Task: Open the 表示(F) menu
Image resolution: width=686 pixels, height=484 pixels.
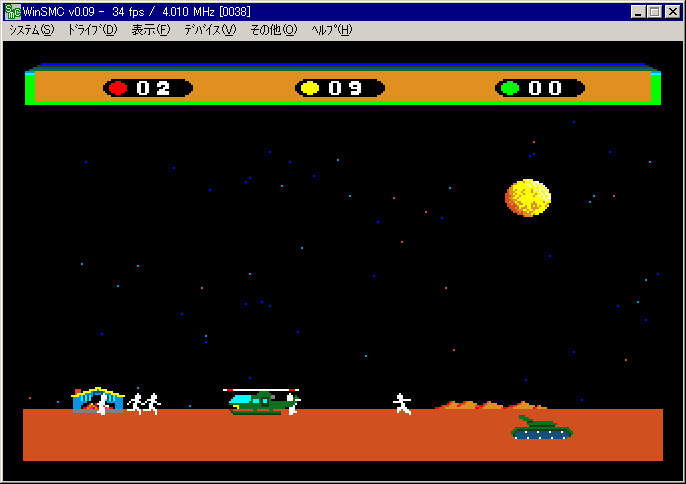Action: tap(151, 30)
